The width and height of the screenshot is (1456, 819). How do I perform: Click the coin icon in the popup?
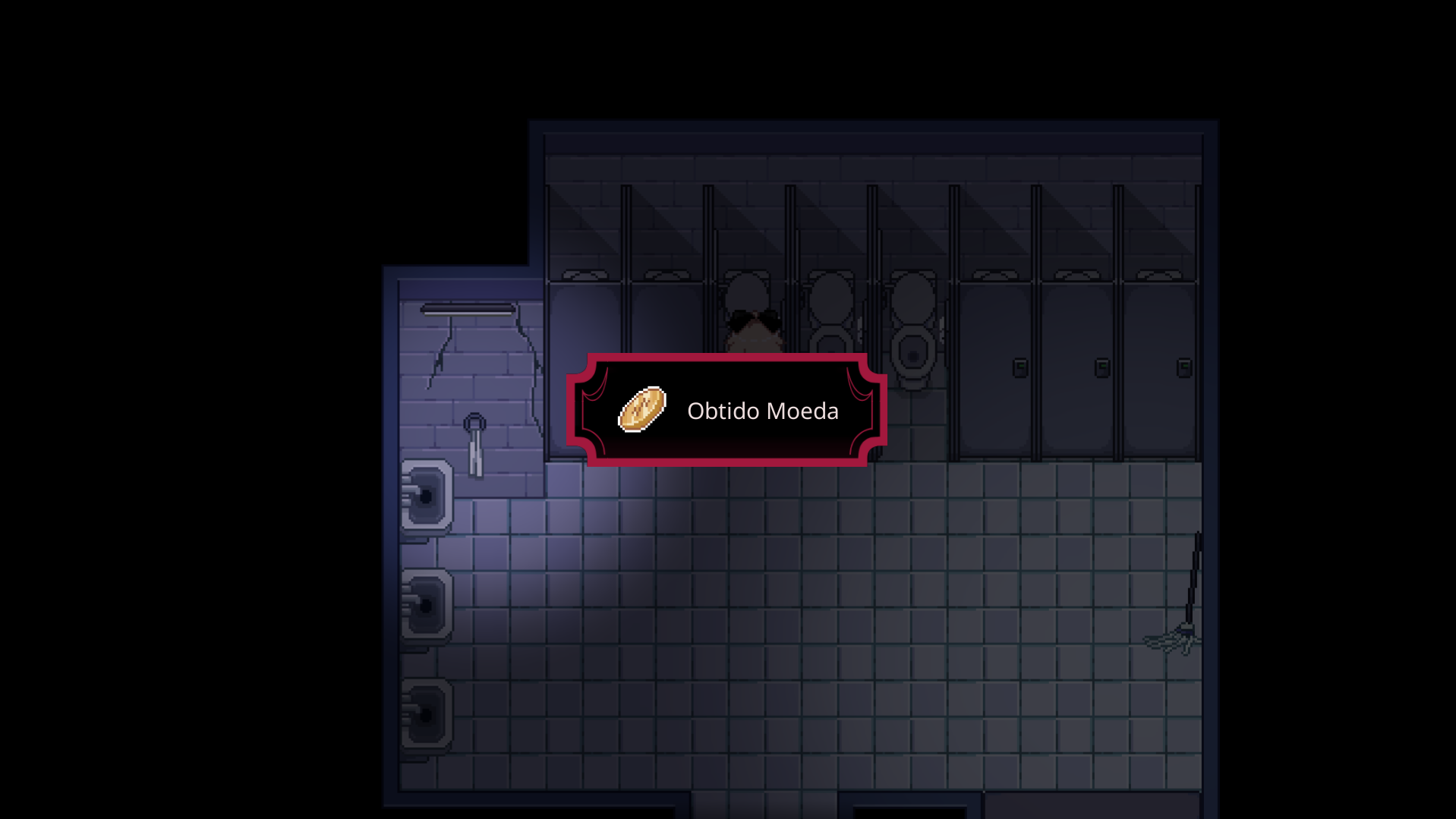coord(642,410)
